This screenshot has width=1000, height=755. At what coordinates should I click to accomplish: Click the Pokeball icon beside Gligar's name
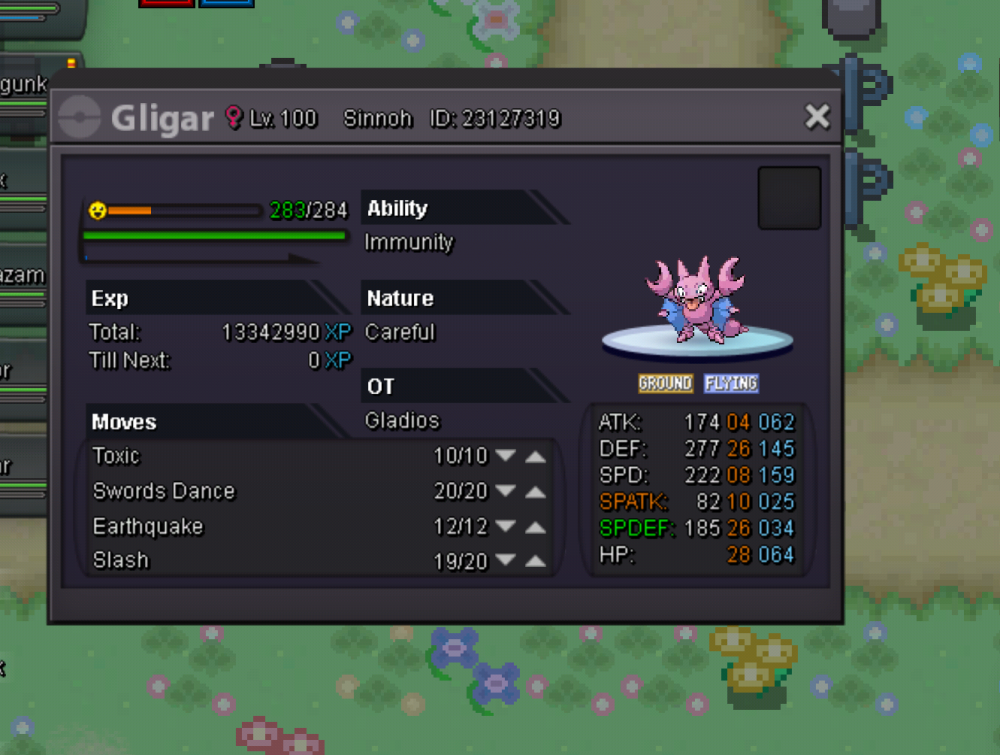click(80, 118)
